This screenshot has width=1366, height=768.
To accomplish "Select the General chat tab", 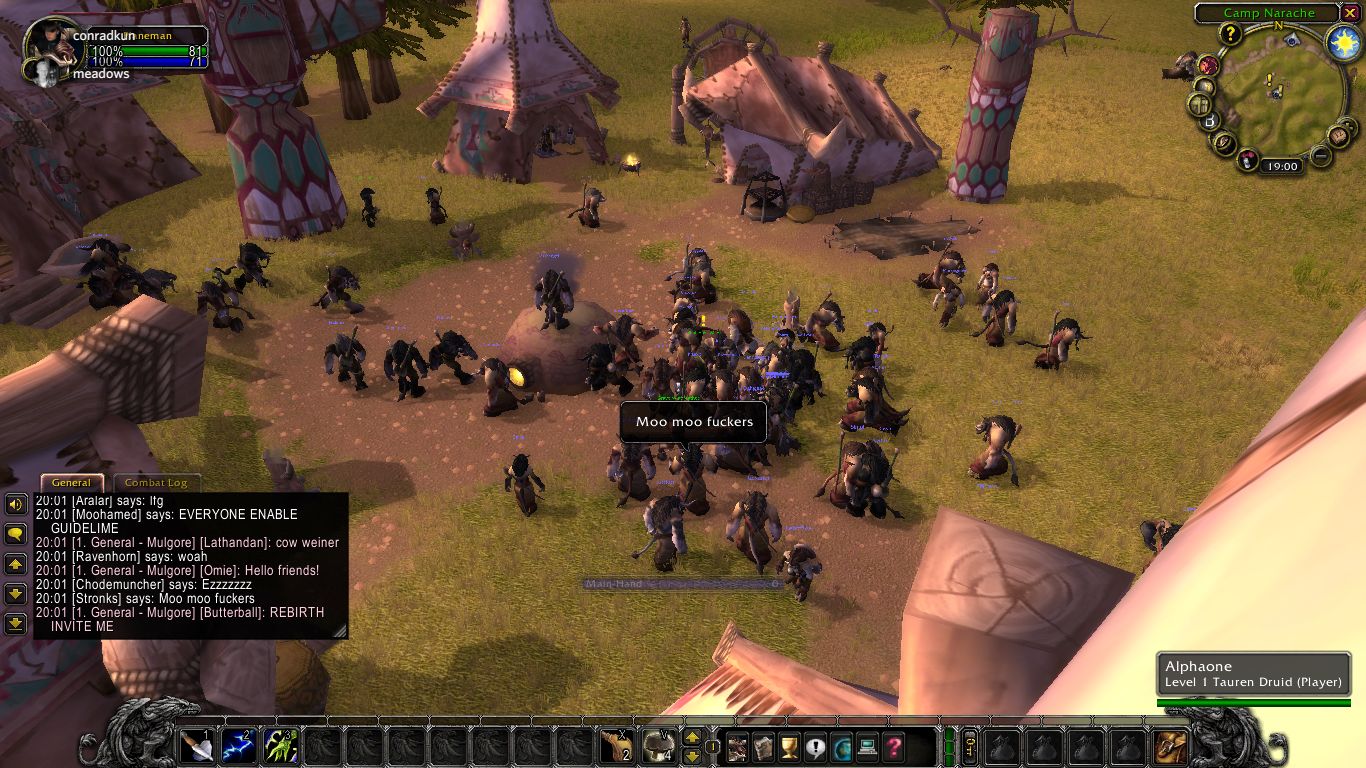I will [x=72, y=483].
